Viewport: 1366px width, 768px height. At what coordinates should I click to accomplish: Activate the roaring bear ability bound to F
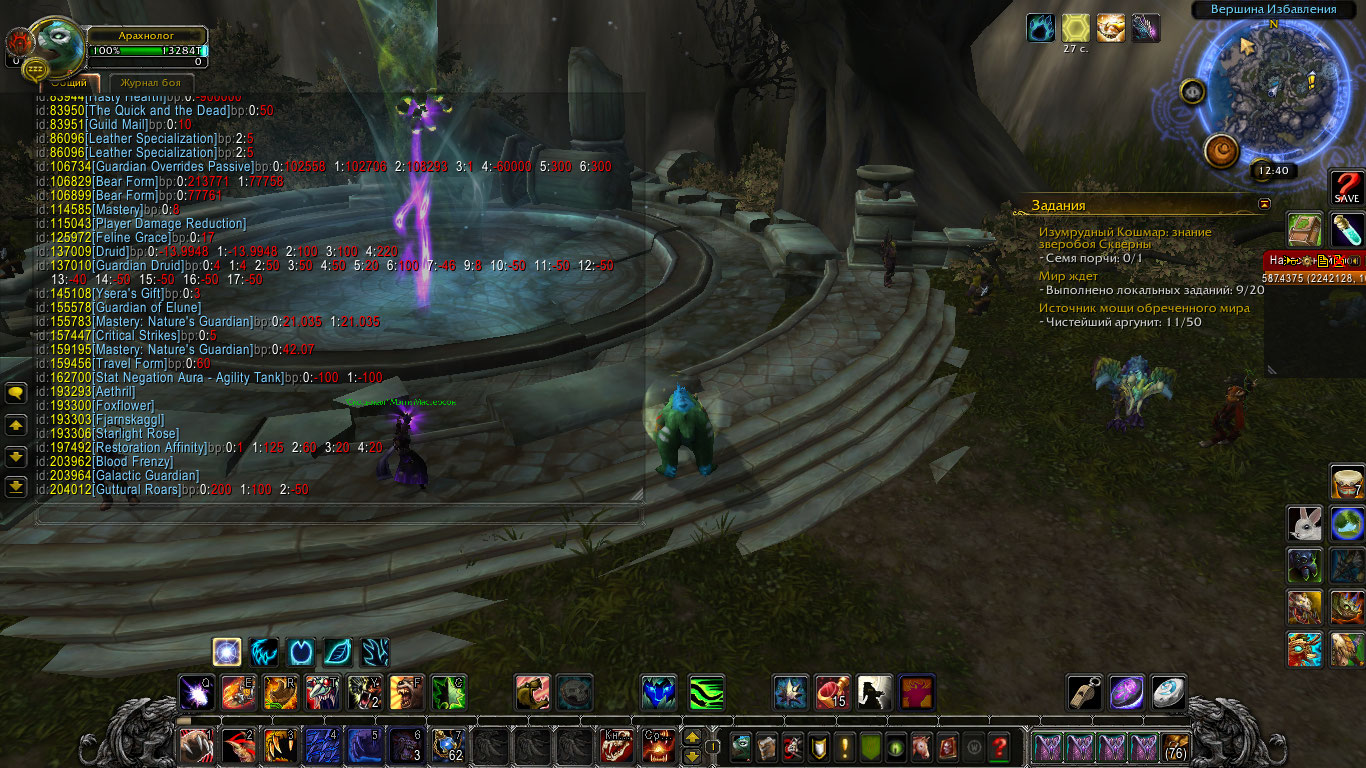point(405,692)
